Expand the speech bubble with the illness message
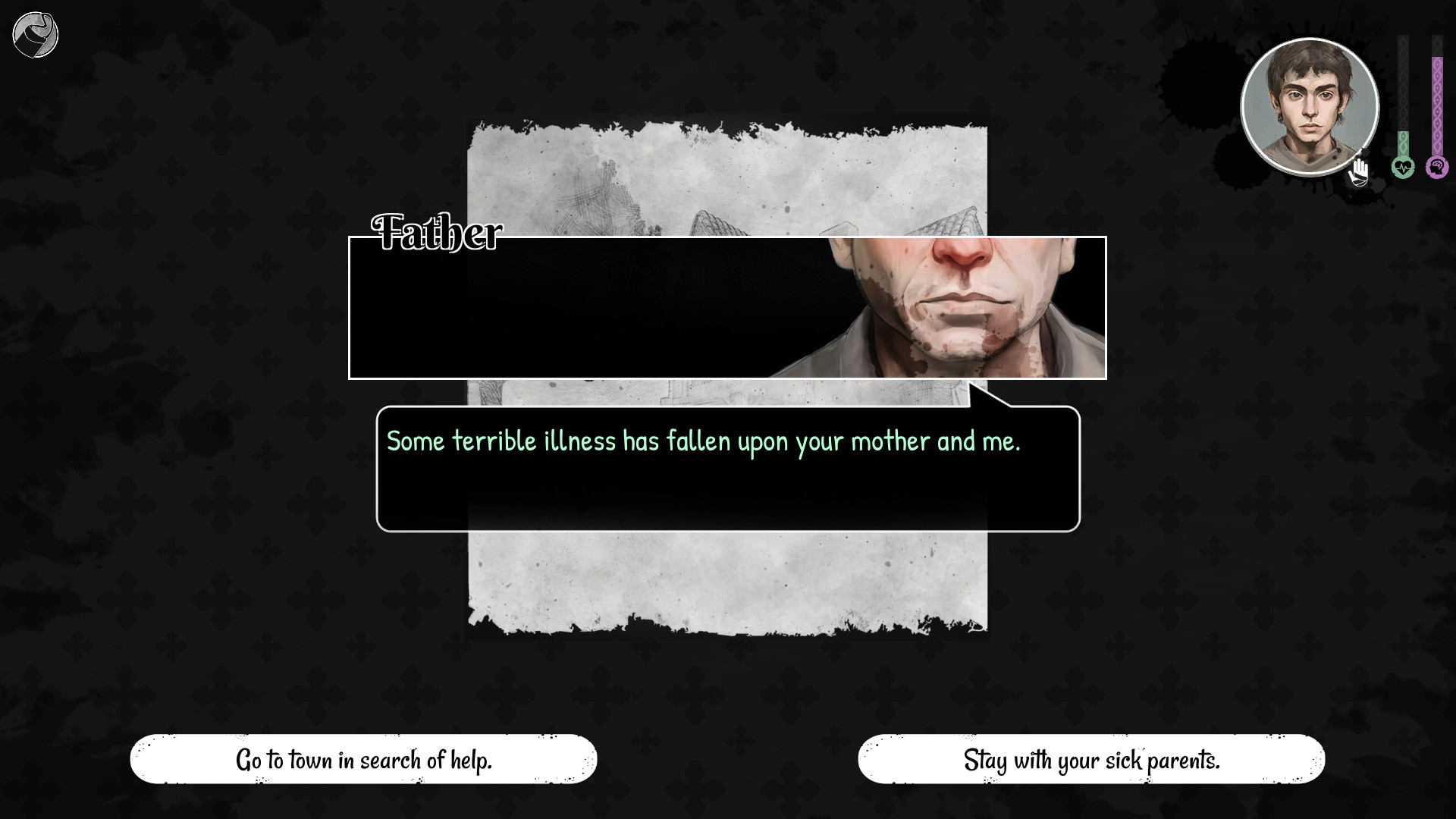The width and height of the screenshot is (1456, 819). pos(726,466)
